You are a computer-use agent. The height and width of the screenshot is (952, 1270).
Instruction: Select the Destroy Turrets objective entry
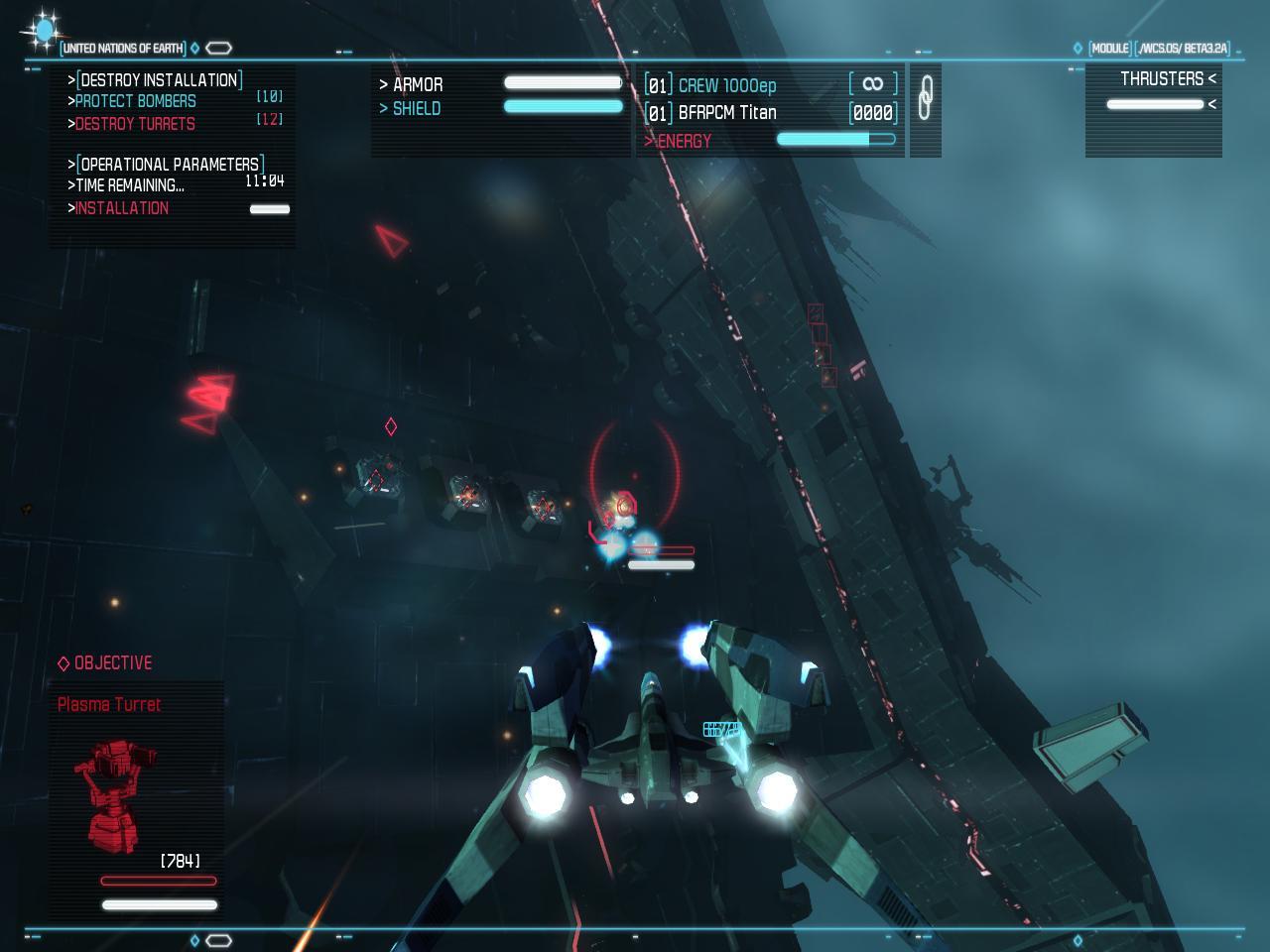point(135,124)
